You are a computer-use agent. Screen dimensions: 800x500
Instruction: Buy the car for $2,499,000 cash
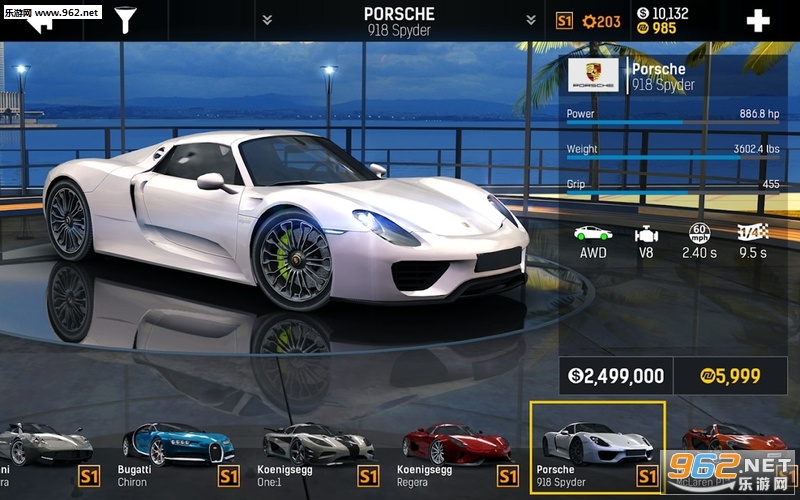616,376
